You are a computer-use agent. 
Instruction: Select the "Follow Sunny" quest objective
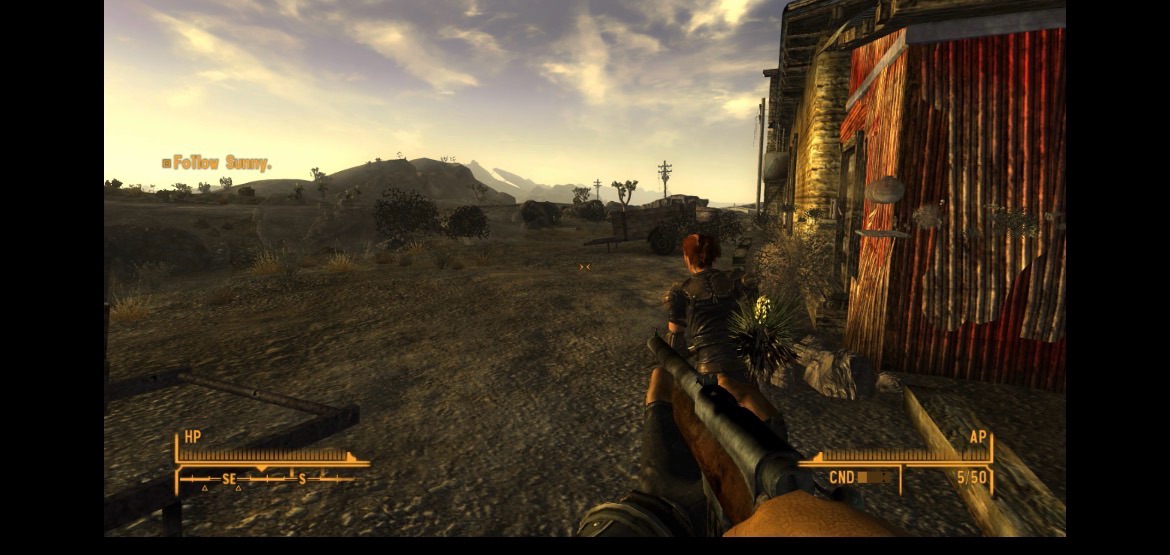(216, 163)
